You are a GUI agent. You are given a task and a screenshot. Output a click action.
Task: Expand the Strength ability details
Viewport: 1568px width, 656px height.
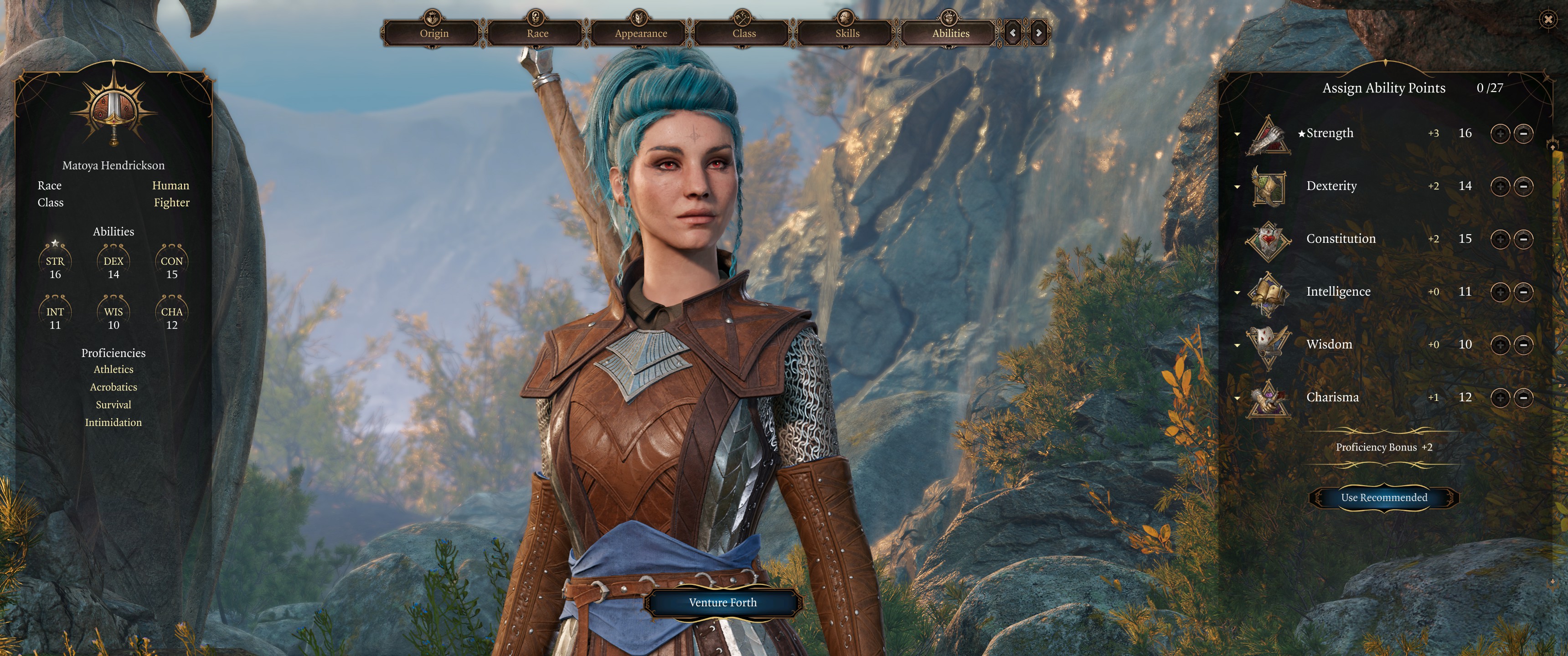[x=1237, y=133]
